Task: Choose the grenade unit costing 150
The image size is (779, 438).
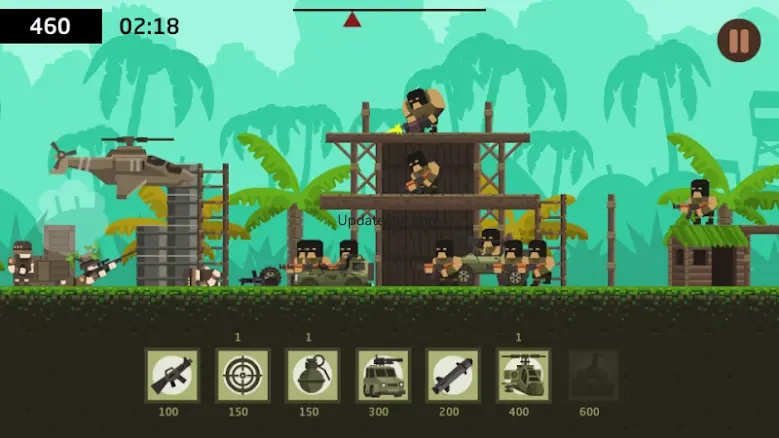Action: pos(312,375)
